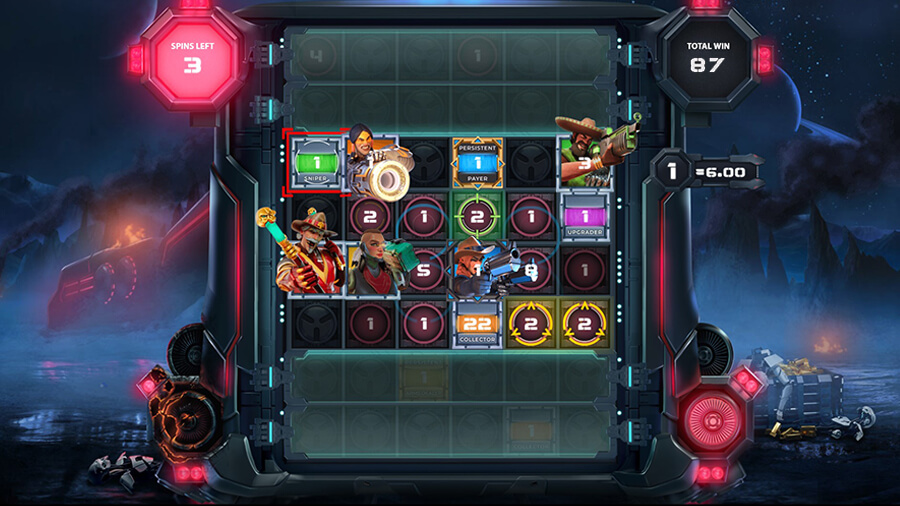The height and width of the screenshot is (506, 900).
Task: Click the blue Persistent Payer tile
Action: click(x=477, y=162)
